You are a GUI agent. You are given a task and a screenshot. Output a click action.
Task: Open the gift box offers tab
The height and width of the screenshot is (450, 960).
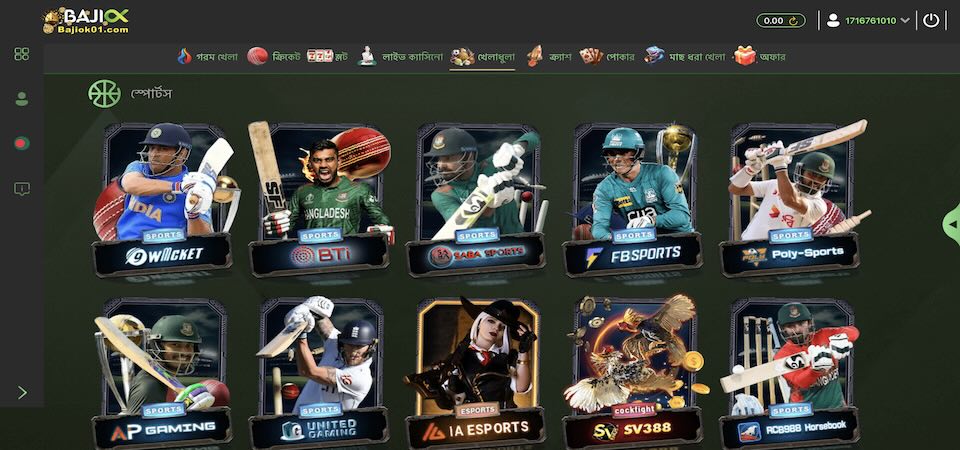pyautogui.click(x=760, y=56)
